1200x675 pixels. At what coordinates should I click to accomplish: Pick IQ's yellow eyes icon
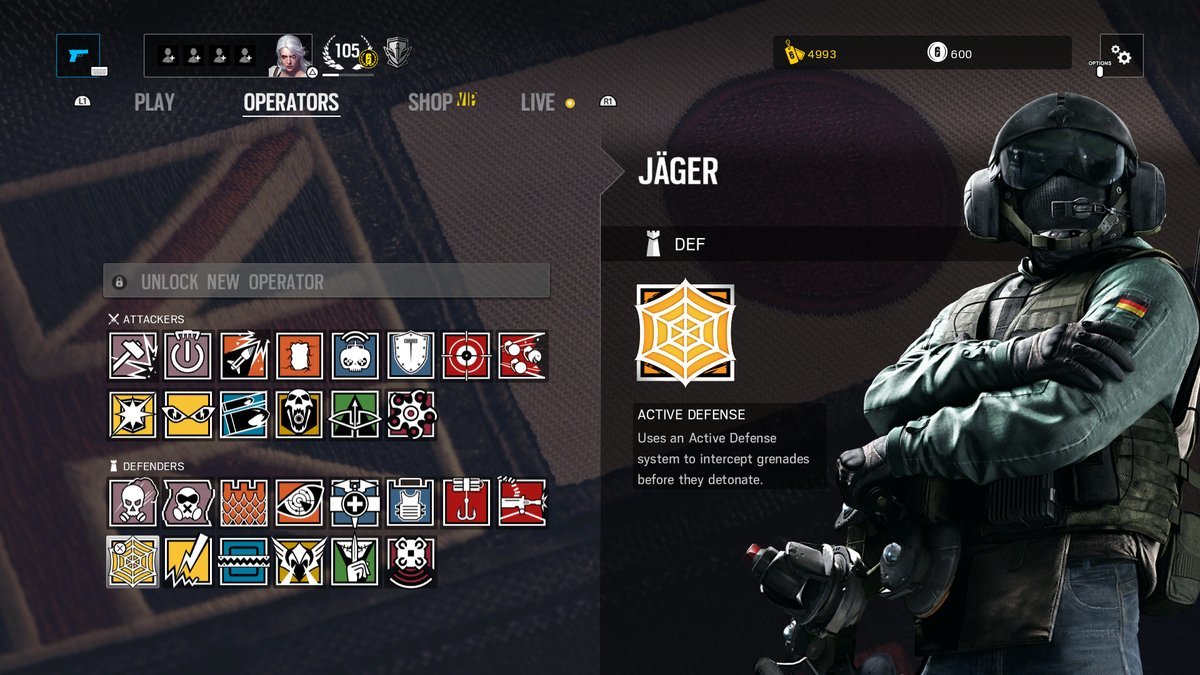[x=188, y=414]
